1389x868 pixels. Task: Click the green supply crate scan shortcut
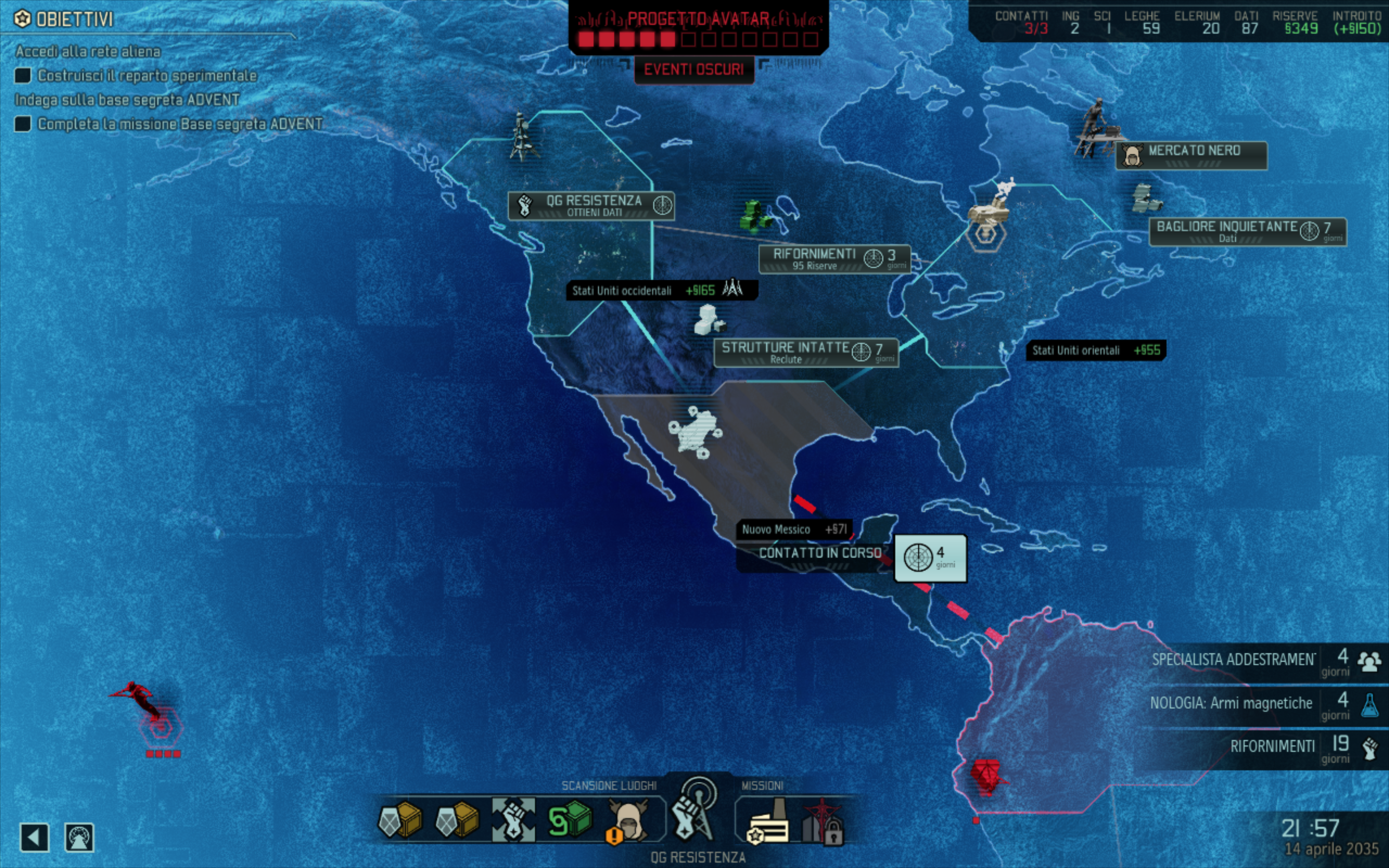[570, 820]
